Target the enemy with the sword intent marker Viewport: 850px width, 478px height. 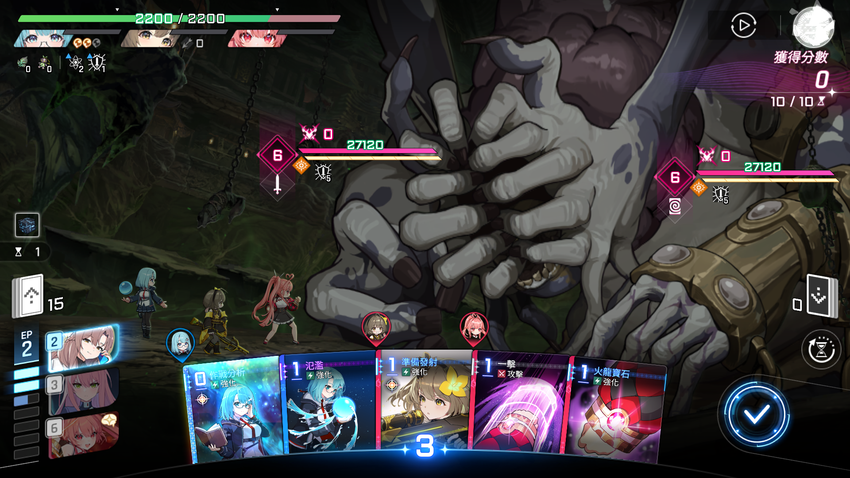pos(277,156)
